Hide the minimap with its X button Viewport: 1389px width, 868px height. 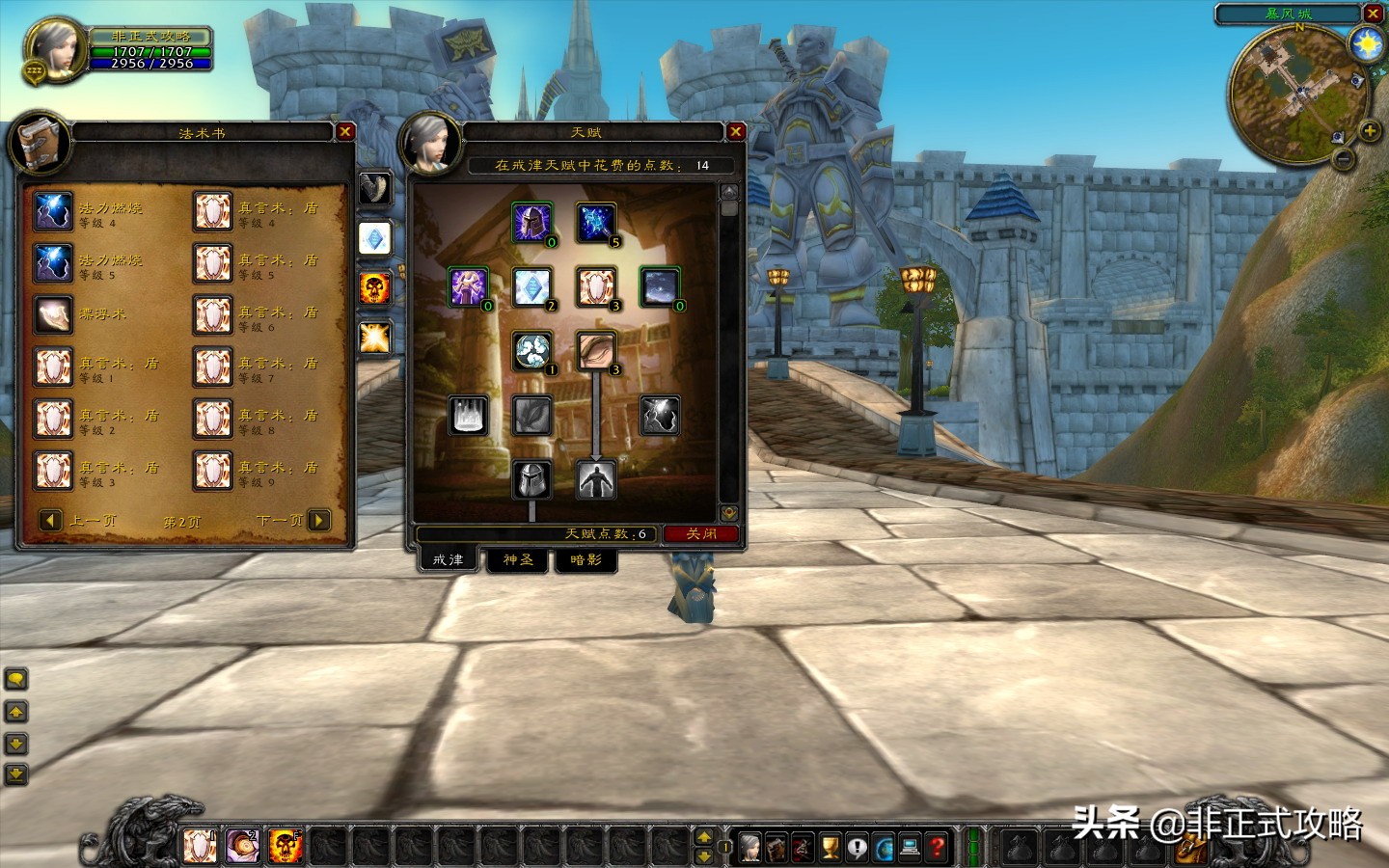click(x=1373, y=14)
